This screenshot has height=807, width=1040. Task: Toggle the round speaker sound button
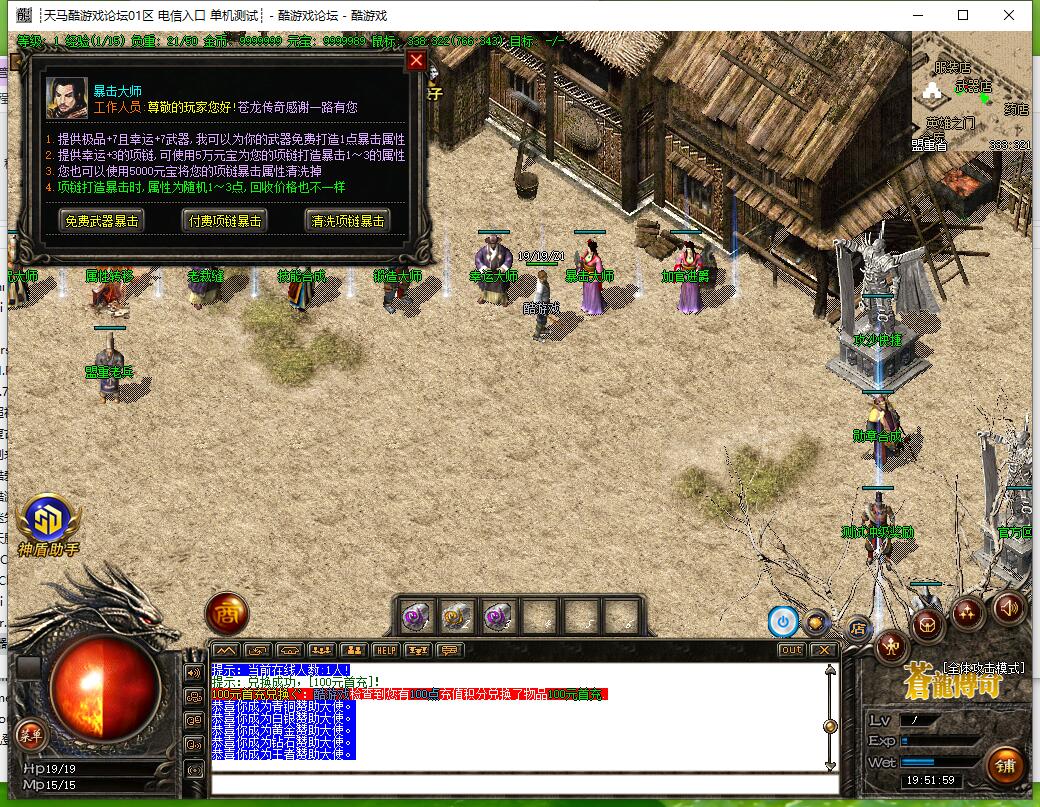1008,606
